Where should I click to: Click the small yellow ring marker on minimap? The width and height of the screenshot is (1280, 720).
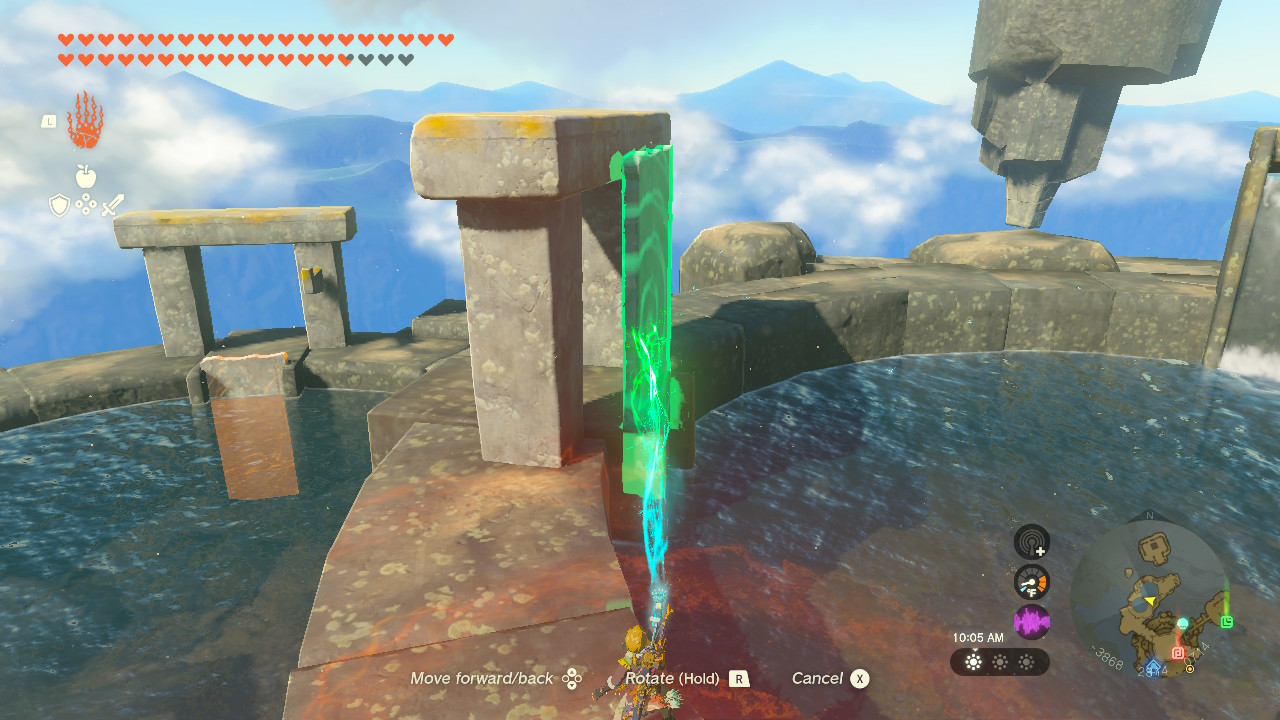click(1190, 669)
